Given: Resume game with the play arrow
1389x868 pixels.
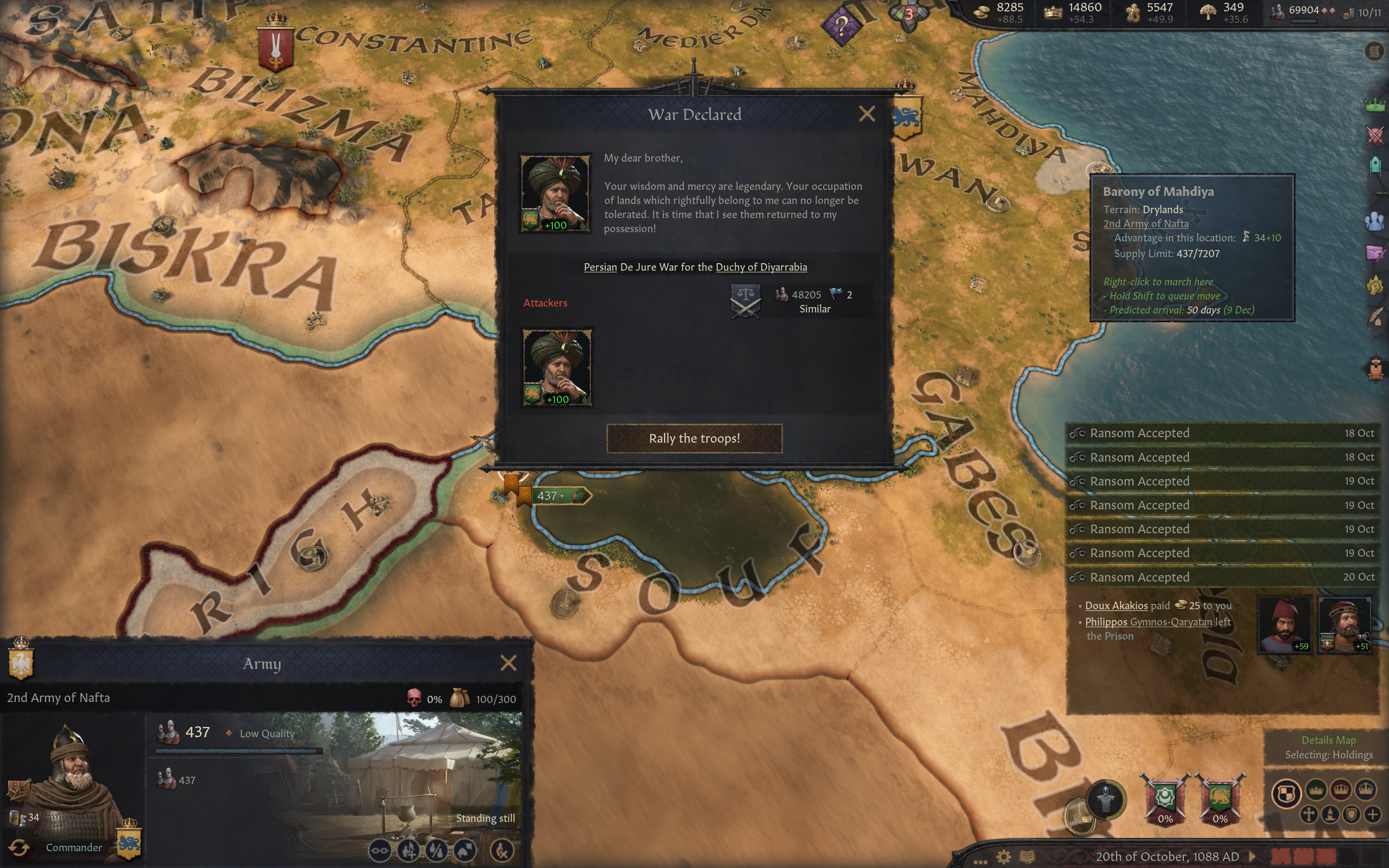Looking at the screenshot, I should point(1253,857).
